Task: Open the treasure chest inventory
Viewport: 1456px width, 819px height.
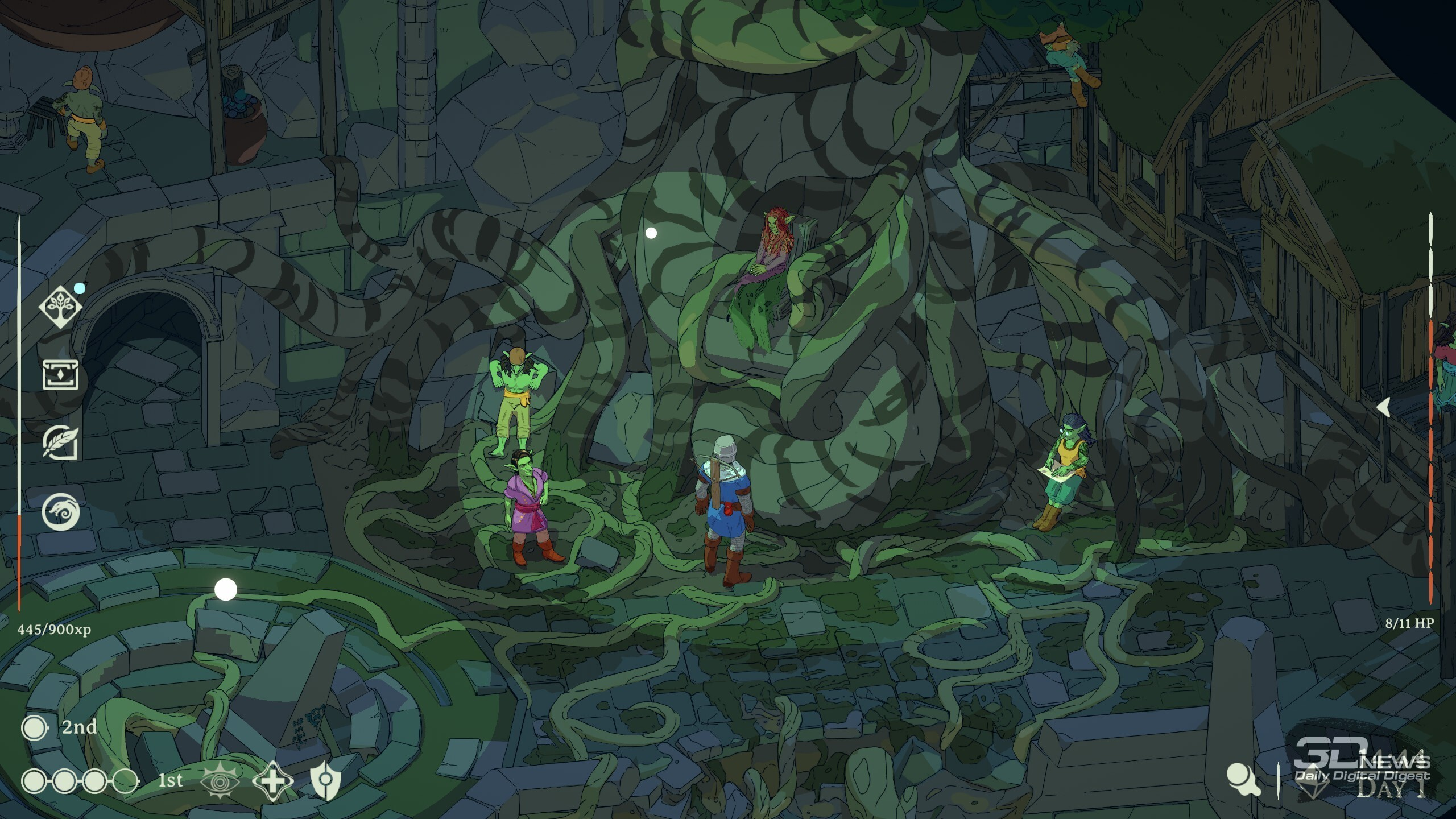Action: (60, 375)
